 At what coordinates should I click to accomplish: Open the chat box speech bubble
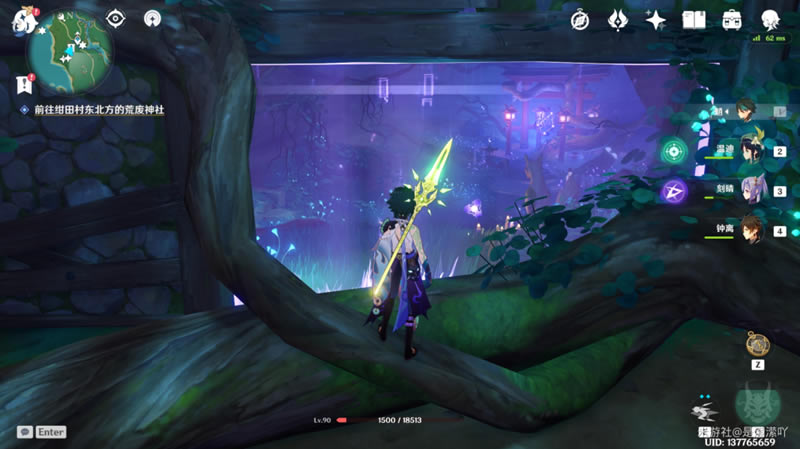click(x=23, y=432)
